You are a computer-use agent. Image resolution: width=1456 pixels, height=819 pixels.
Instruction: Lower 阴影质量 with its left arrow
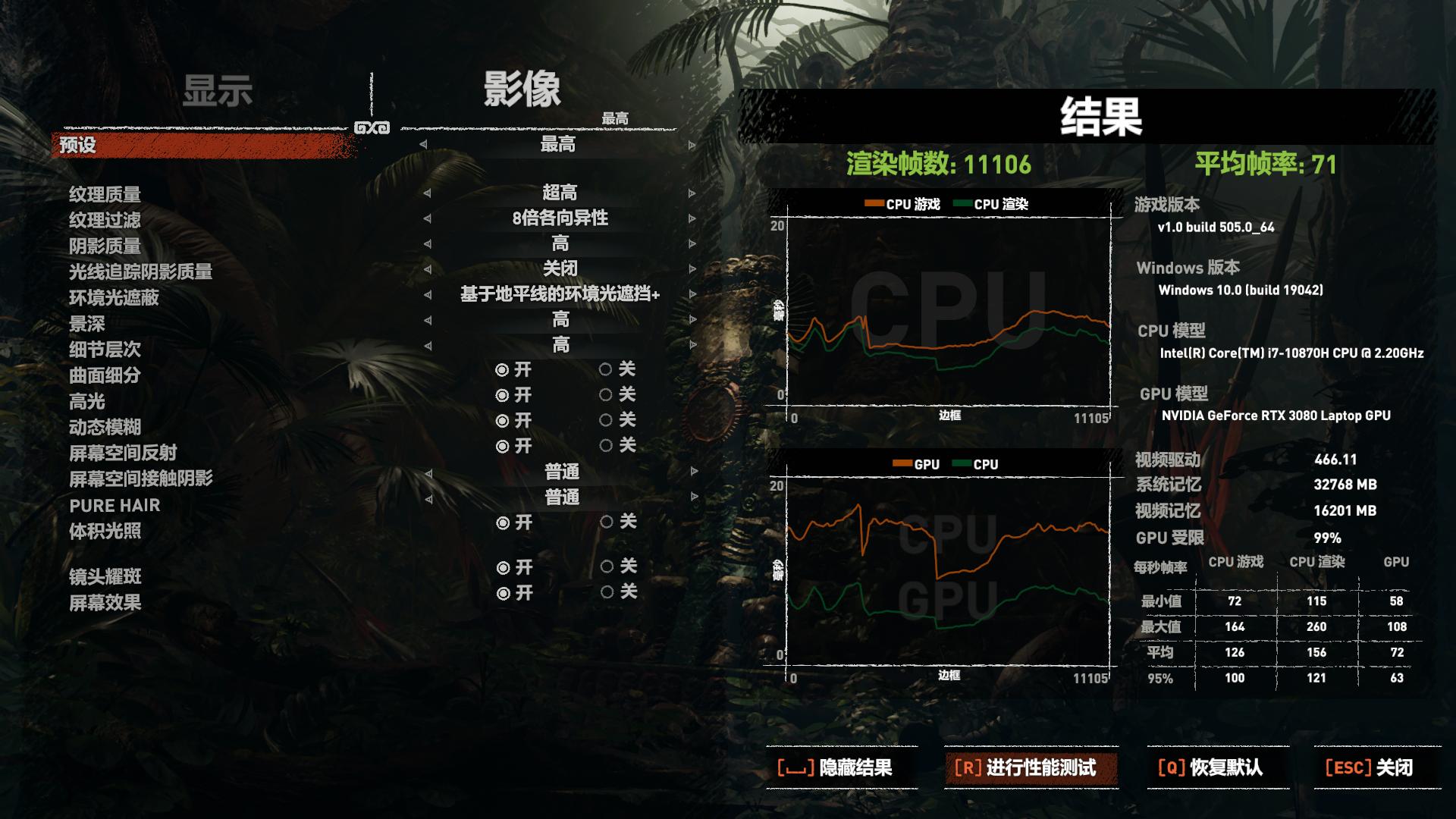(x=425, y=244)
